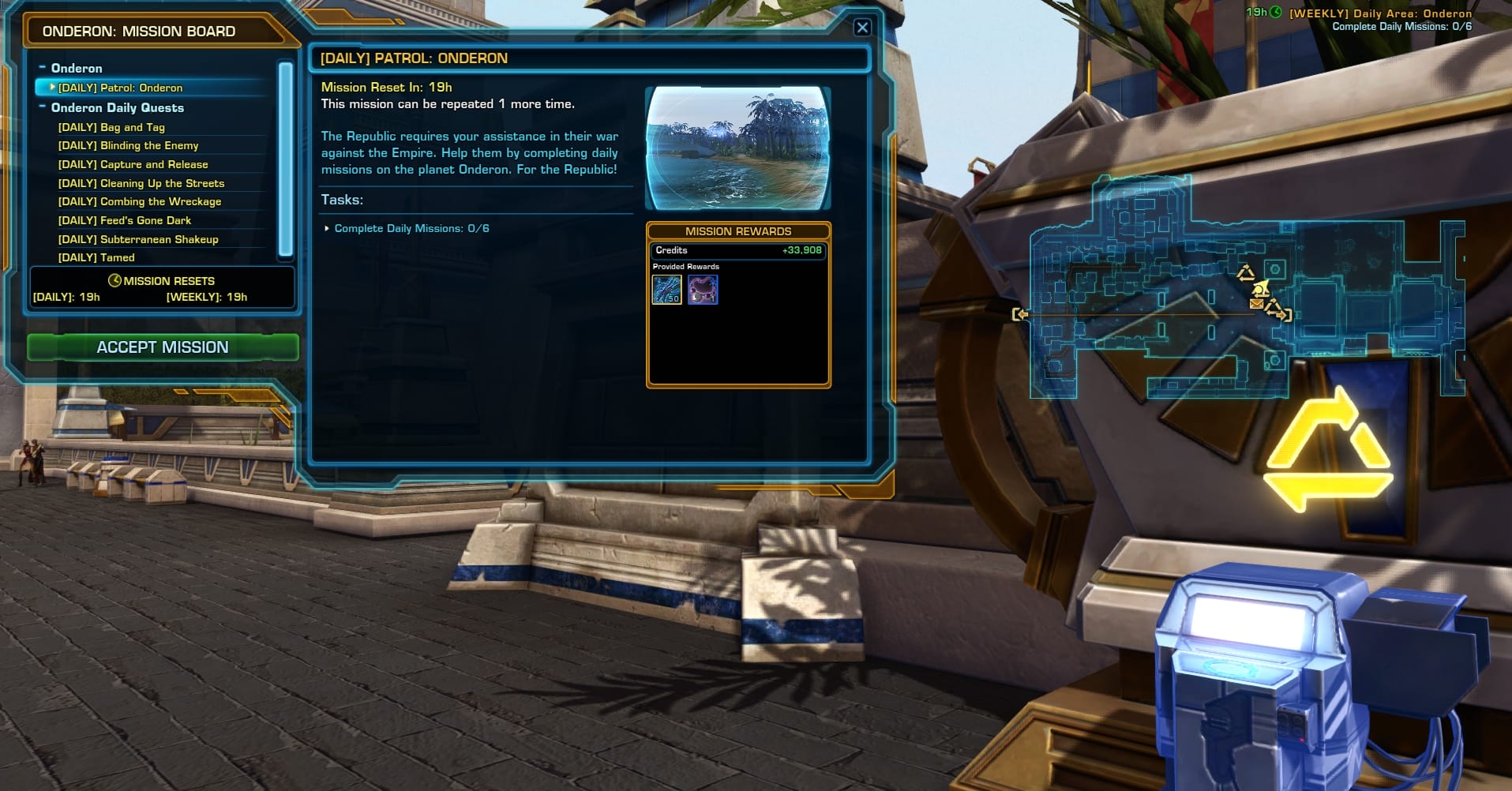Show Combing the Wreckage mission

click(x=139, y=201)
